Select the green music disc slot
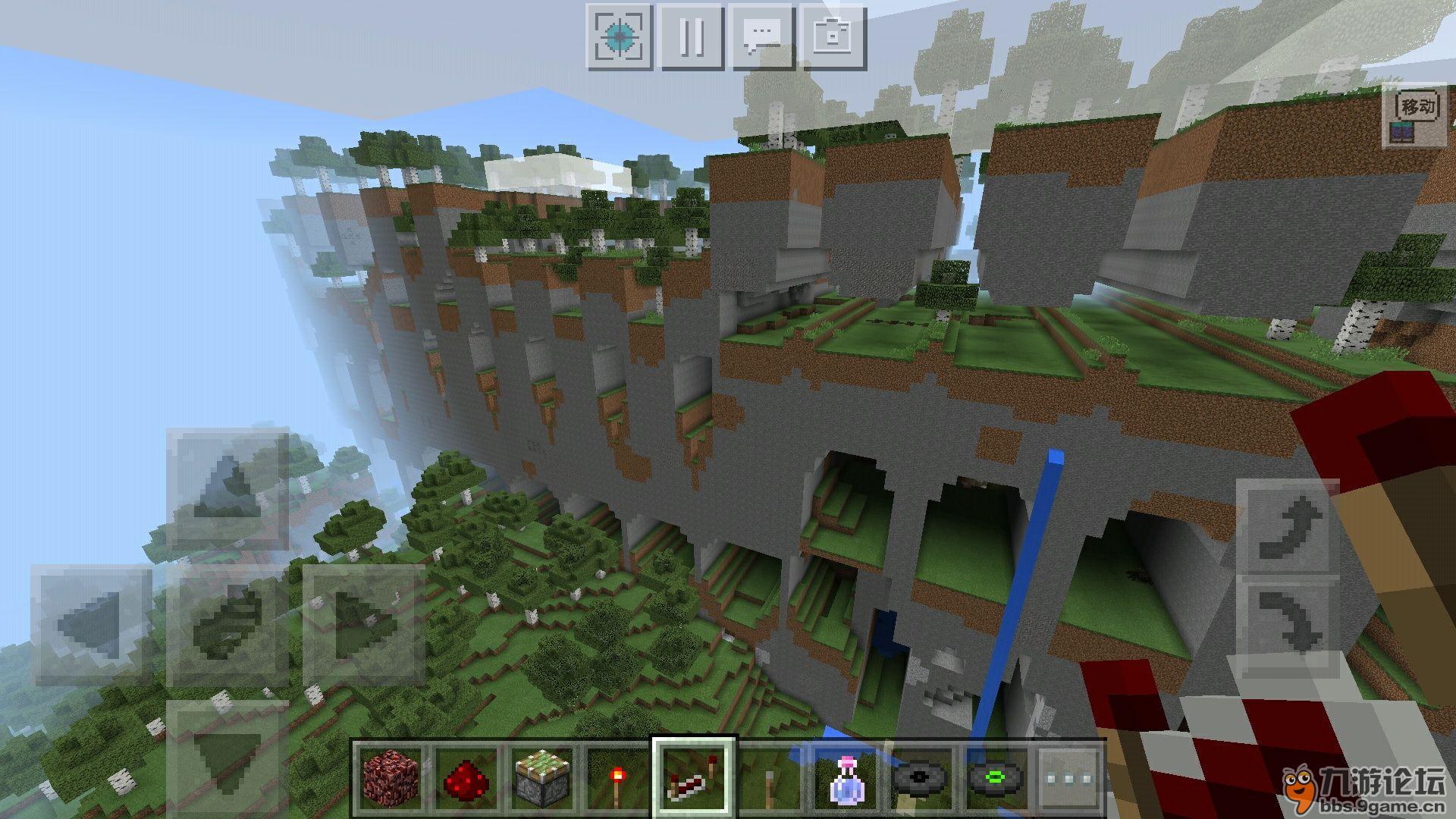 coord(996,777)
